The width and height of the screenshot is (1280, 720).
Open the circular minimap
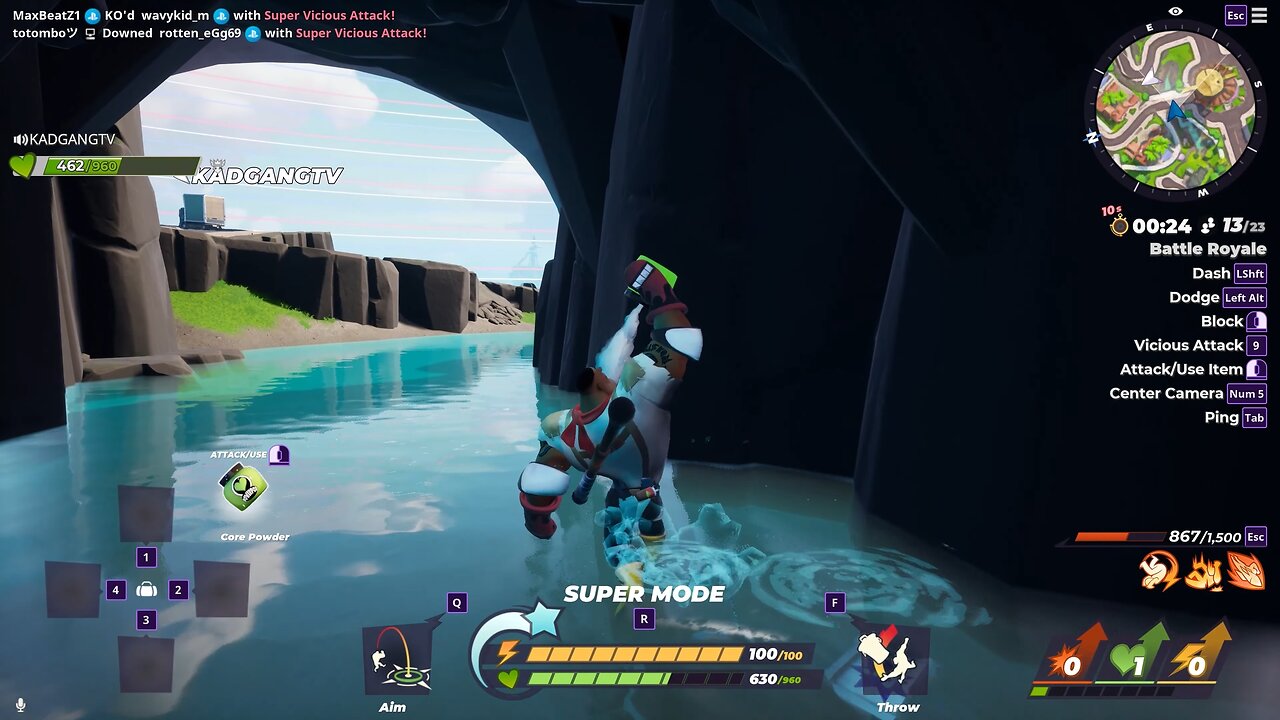1174,110
